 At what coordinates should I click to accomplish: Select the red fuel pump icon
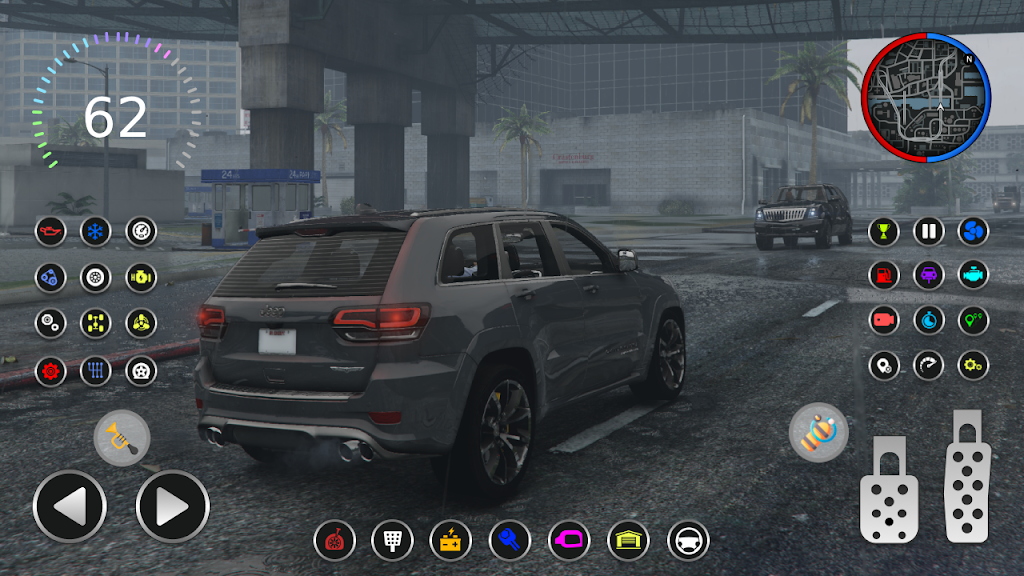coord(883,275)
